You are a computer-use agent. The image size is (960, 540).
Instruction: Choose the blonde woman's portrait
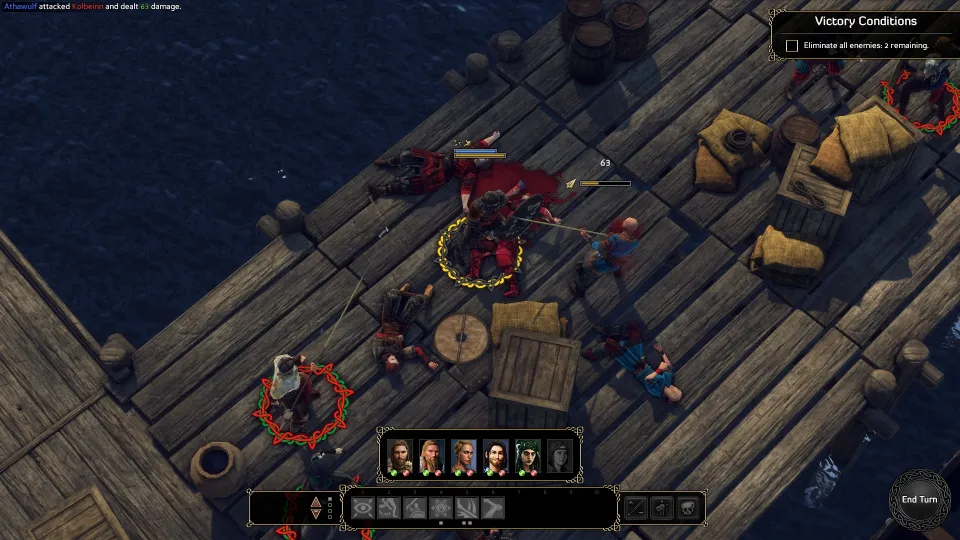(464, 455)
